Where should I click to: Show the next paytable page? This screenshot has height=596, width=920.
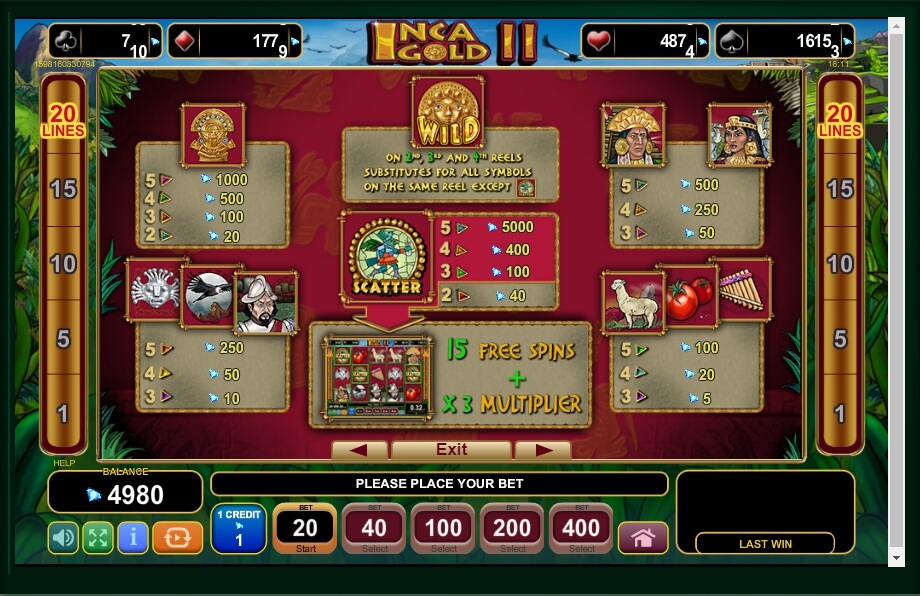point(543,450)
